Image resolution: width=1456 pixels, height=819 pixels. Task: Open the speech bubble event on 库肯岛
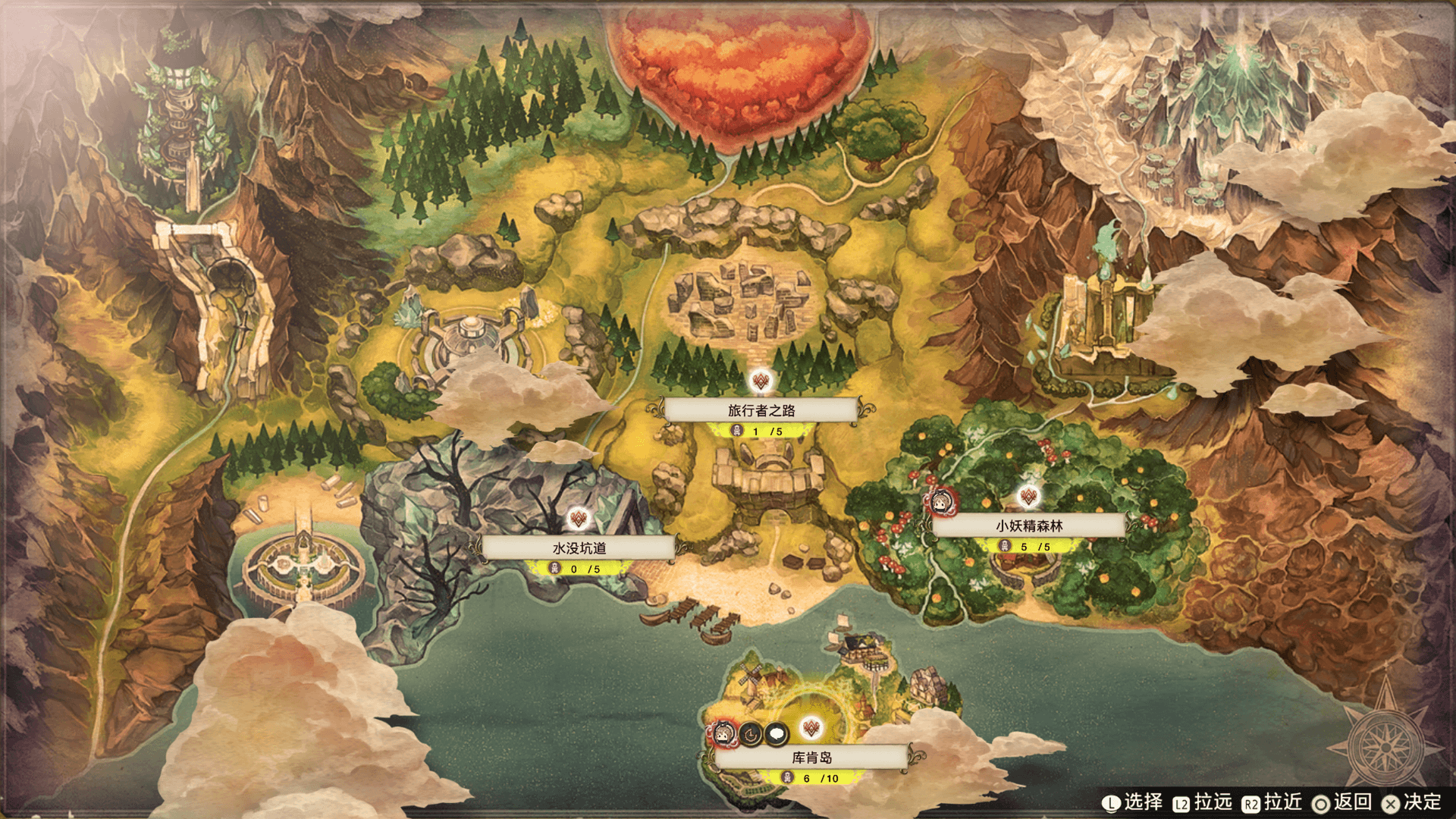tap(777, 733)
